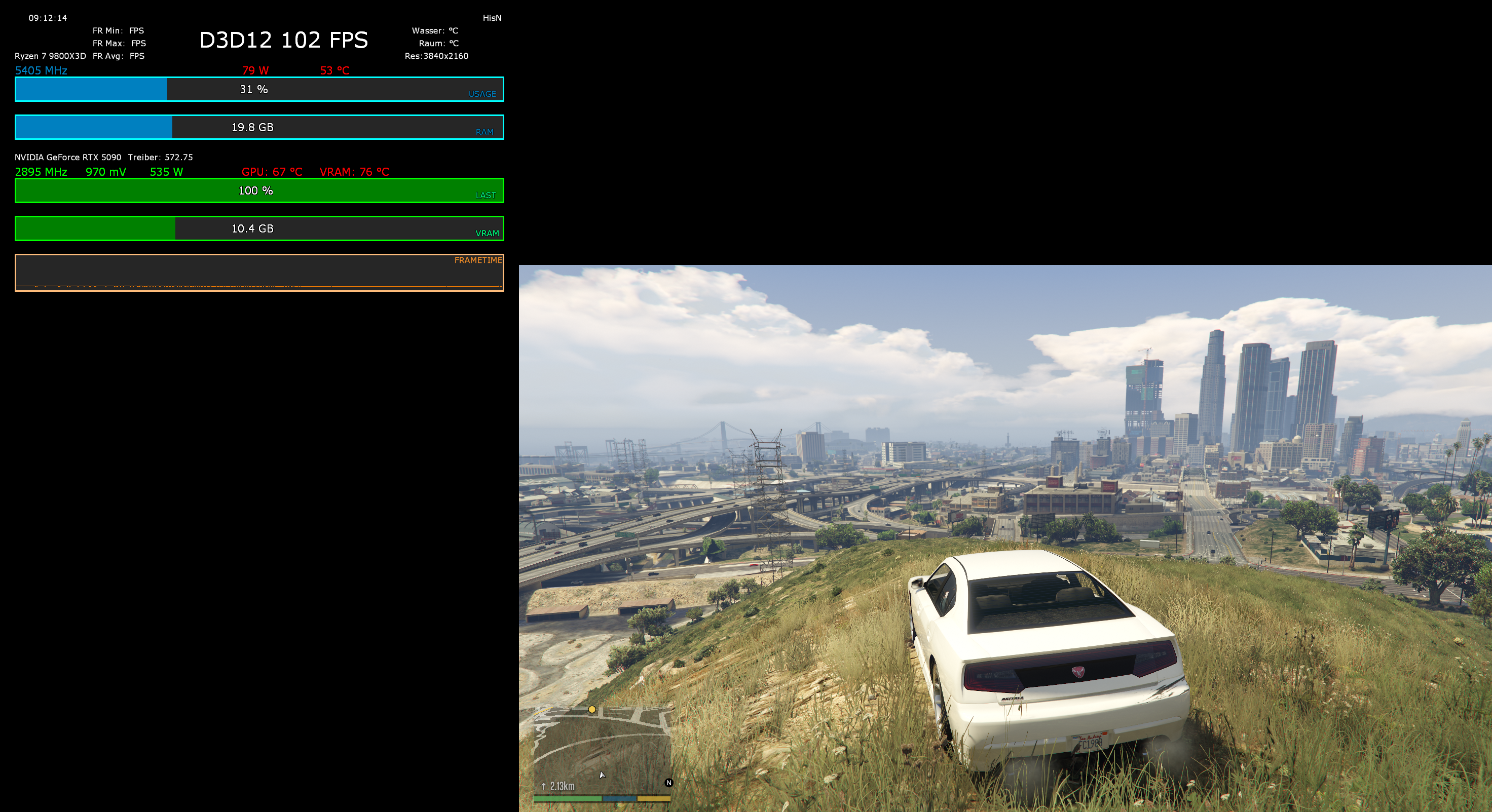The image size is (1492, 812).
Task: Toggle the GPU LAST load bar display
Action: tap(259, 190)
